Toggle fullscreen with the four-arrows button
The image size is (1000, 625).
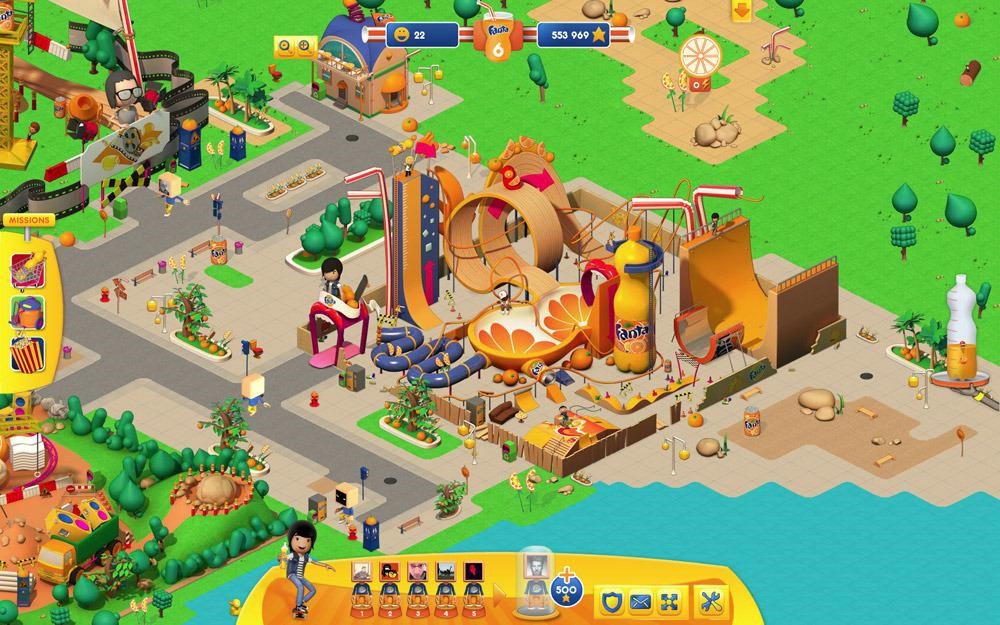tap(670, 602)
